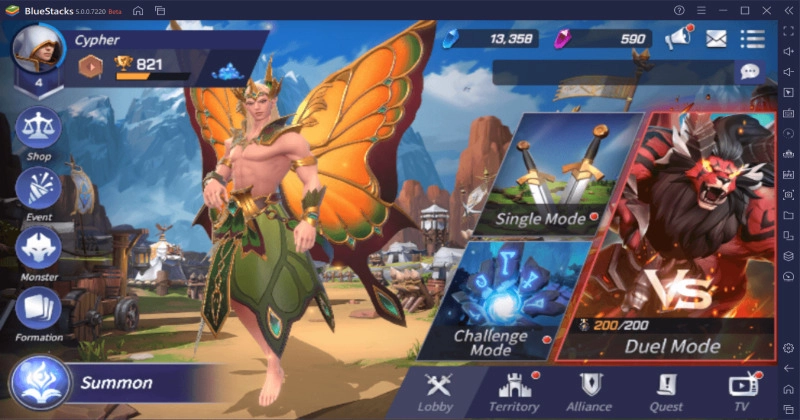Open the chat speech bubble
This screenshot has height=420, width=800.
(x=749, y=72)
